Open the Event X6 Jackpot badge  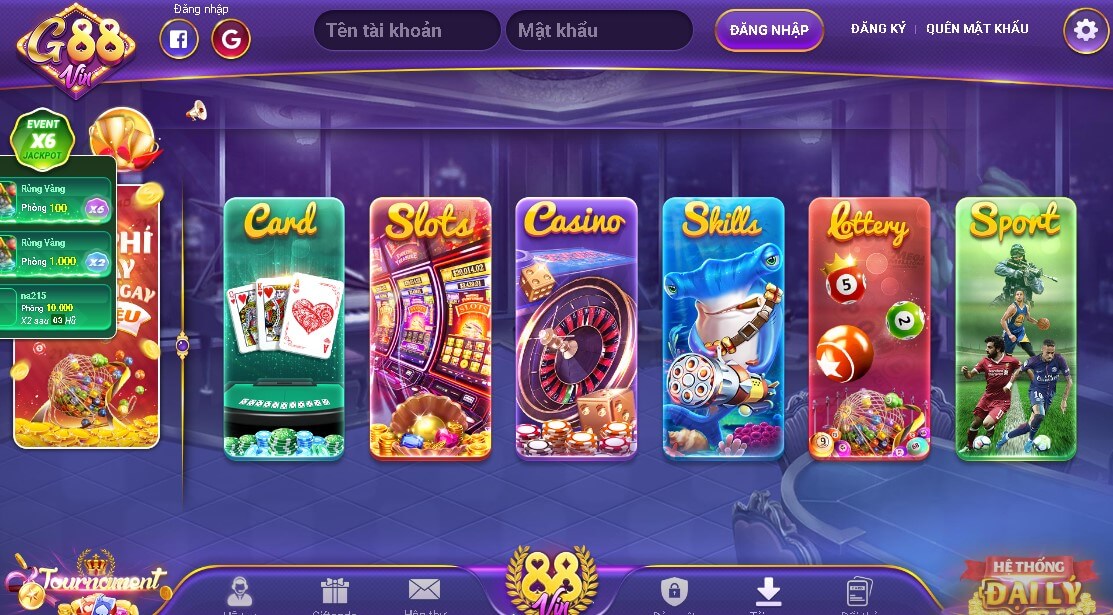click(43, 137)
